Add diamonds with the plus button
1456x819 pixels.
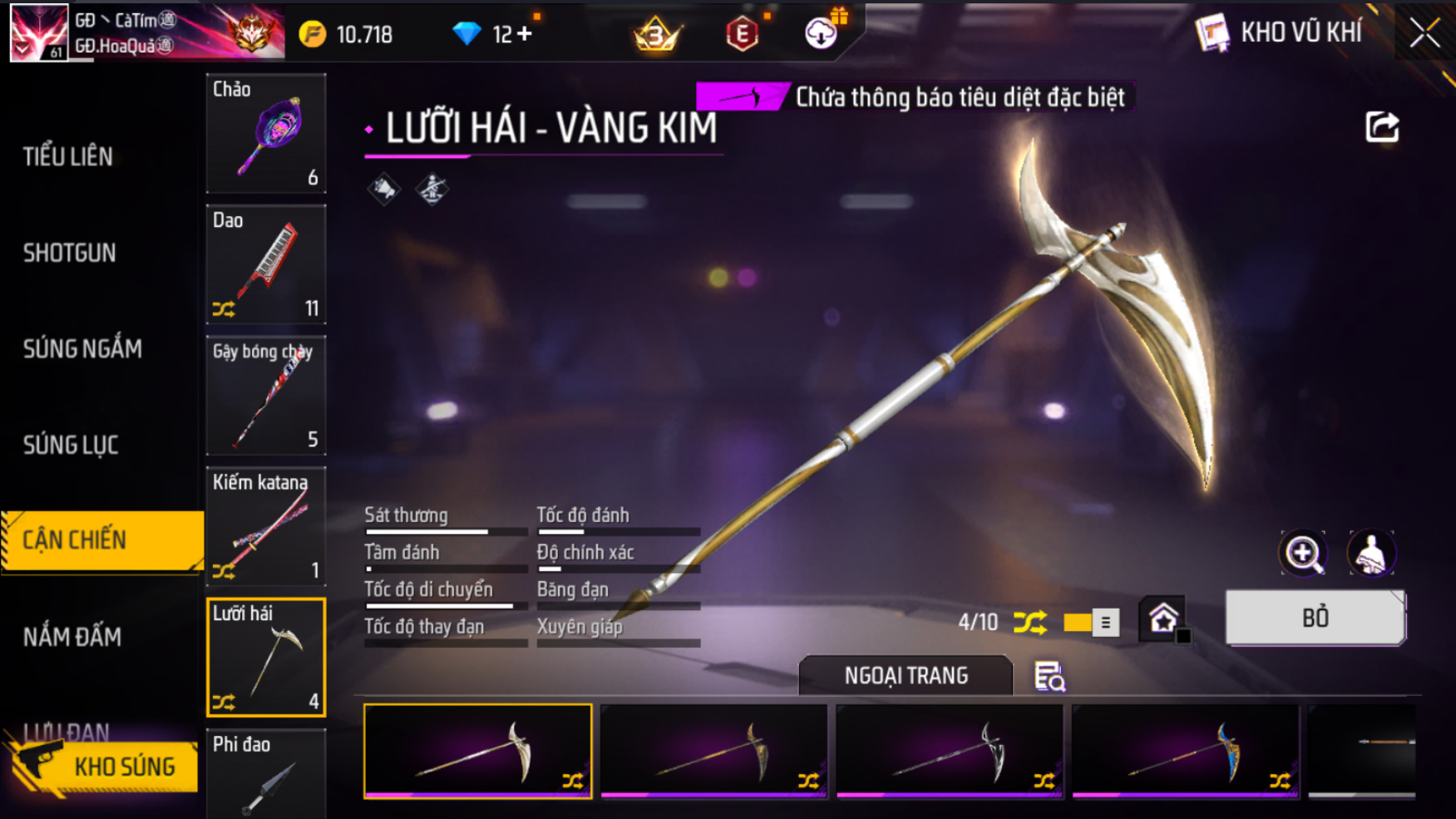tap(525, 34)
